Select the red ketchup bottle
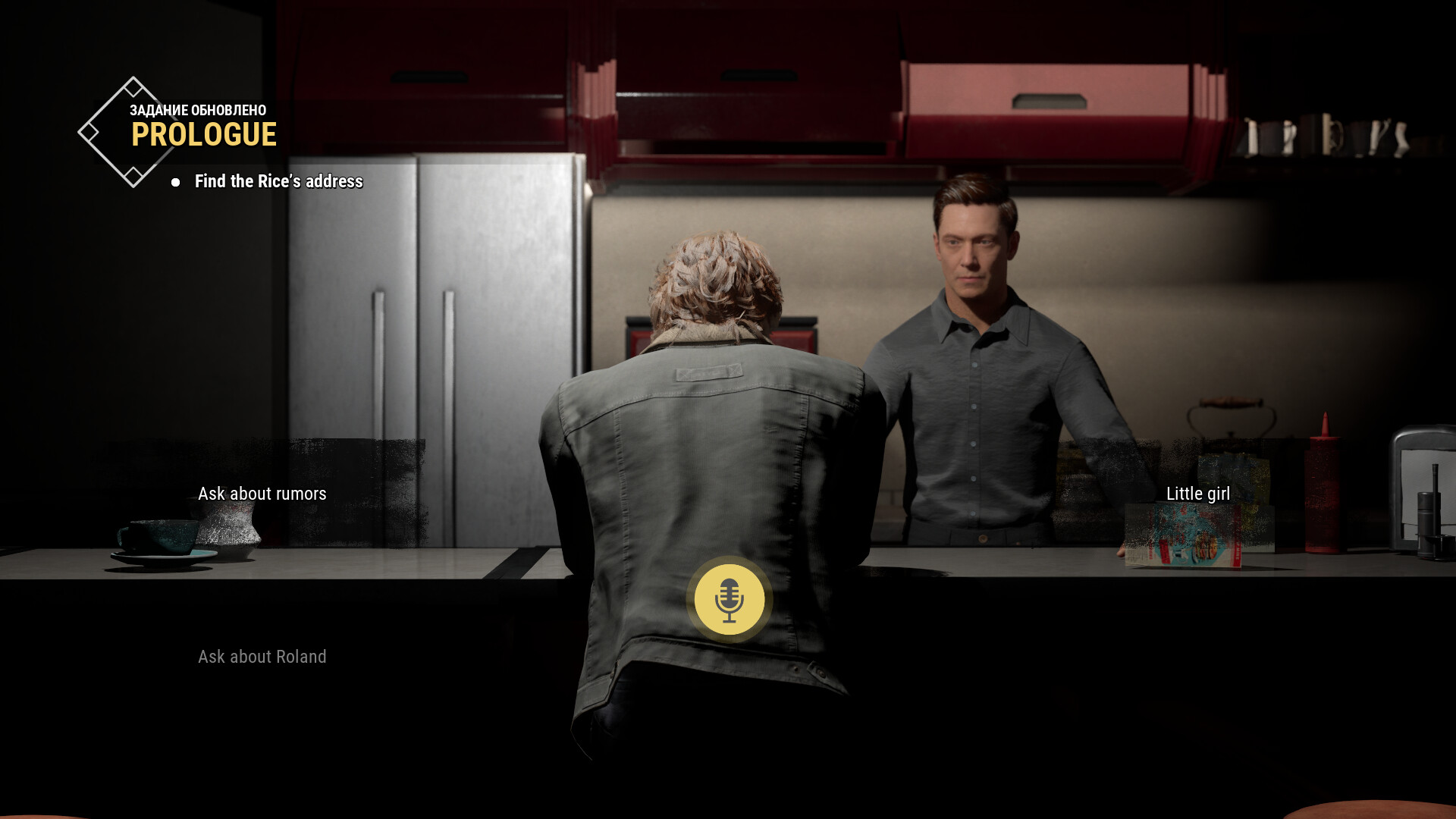 click(x=1324, y=485)
